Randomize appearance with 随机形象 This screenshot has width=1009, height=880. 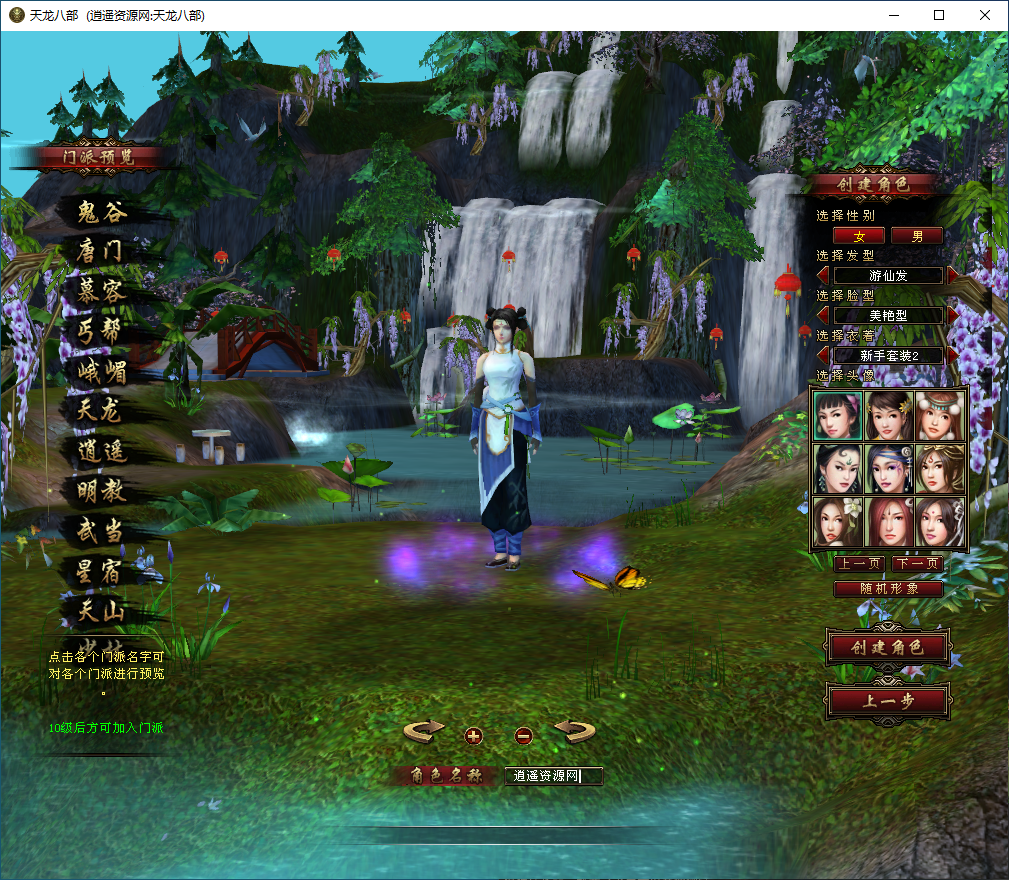point(888,589)
